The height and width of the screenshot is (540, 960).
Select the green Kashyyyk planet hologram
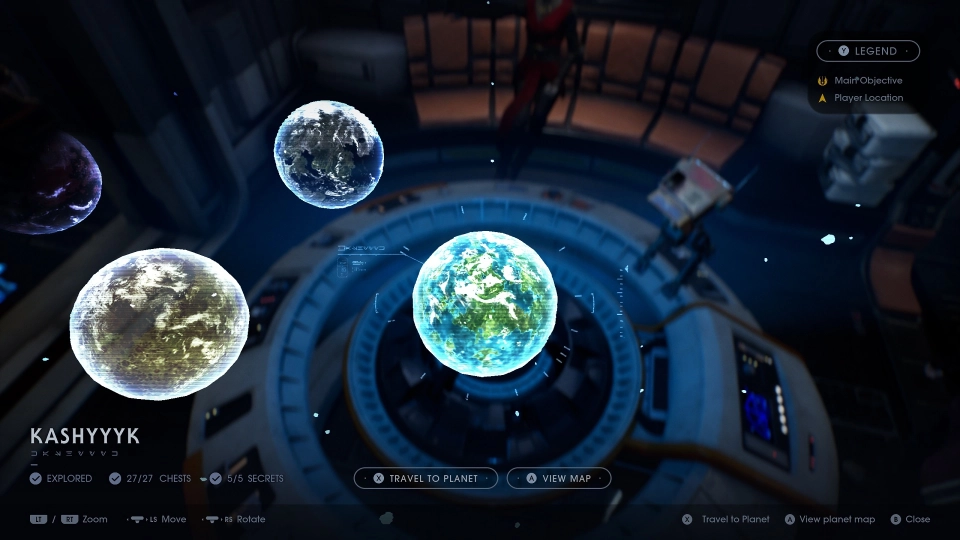click(x=484, y=304)
